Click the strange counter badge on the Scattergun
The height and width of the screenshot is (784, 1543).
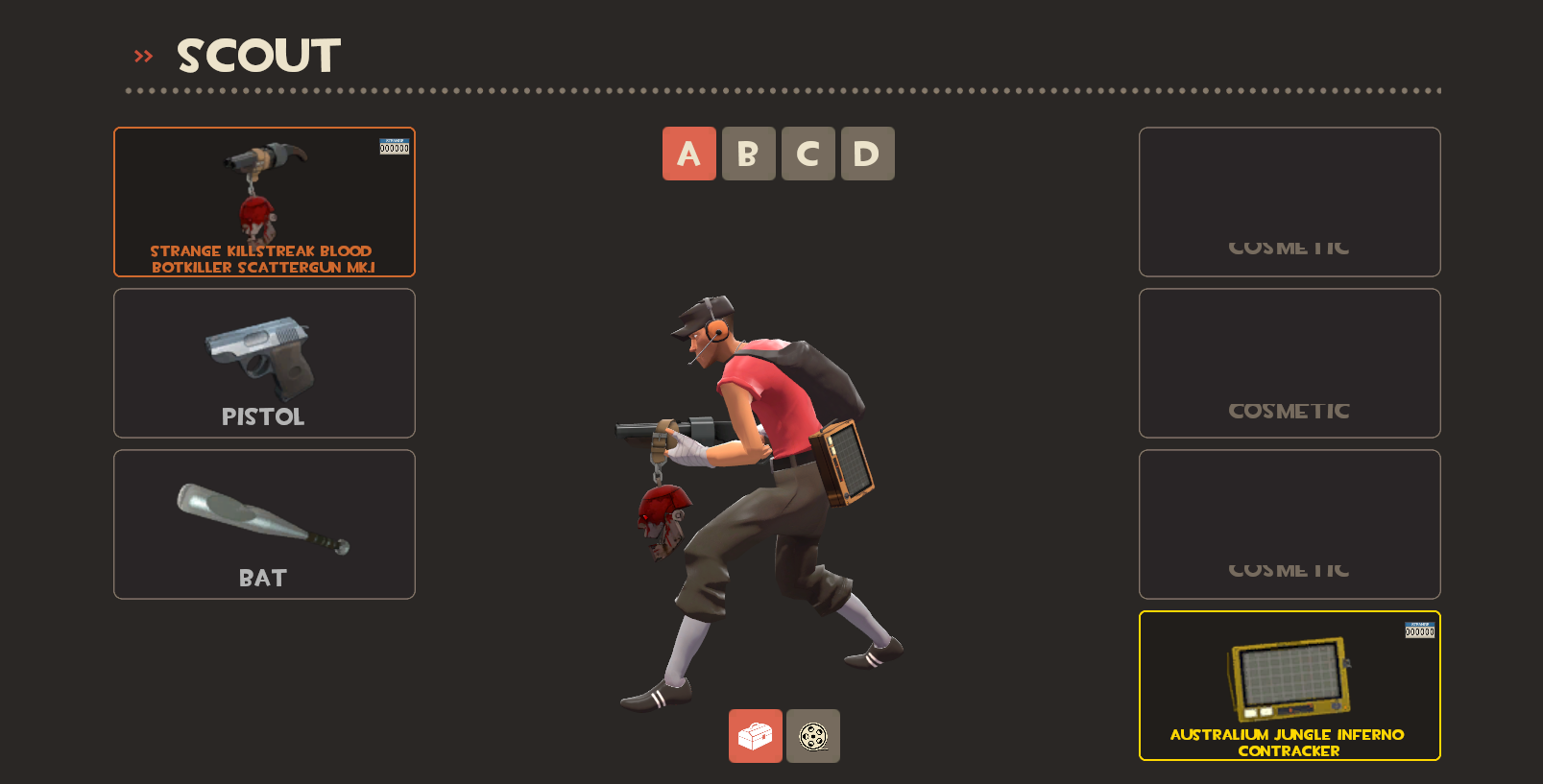(395, 146)
